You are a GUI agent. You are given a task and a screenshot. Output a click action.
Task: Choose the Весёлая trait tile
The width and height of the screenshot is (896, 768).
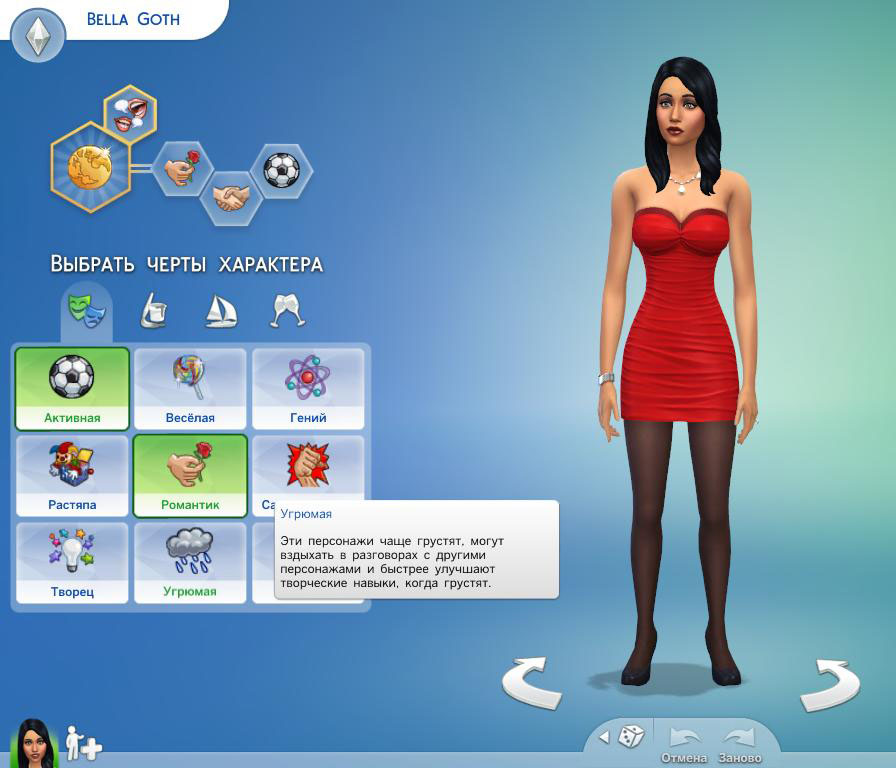tap(190, 389)
